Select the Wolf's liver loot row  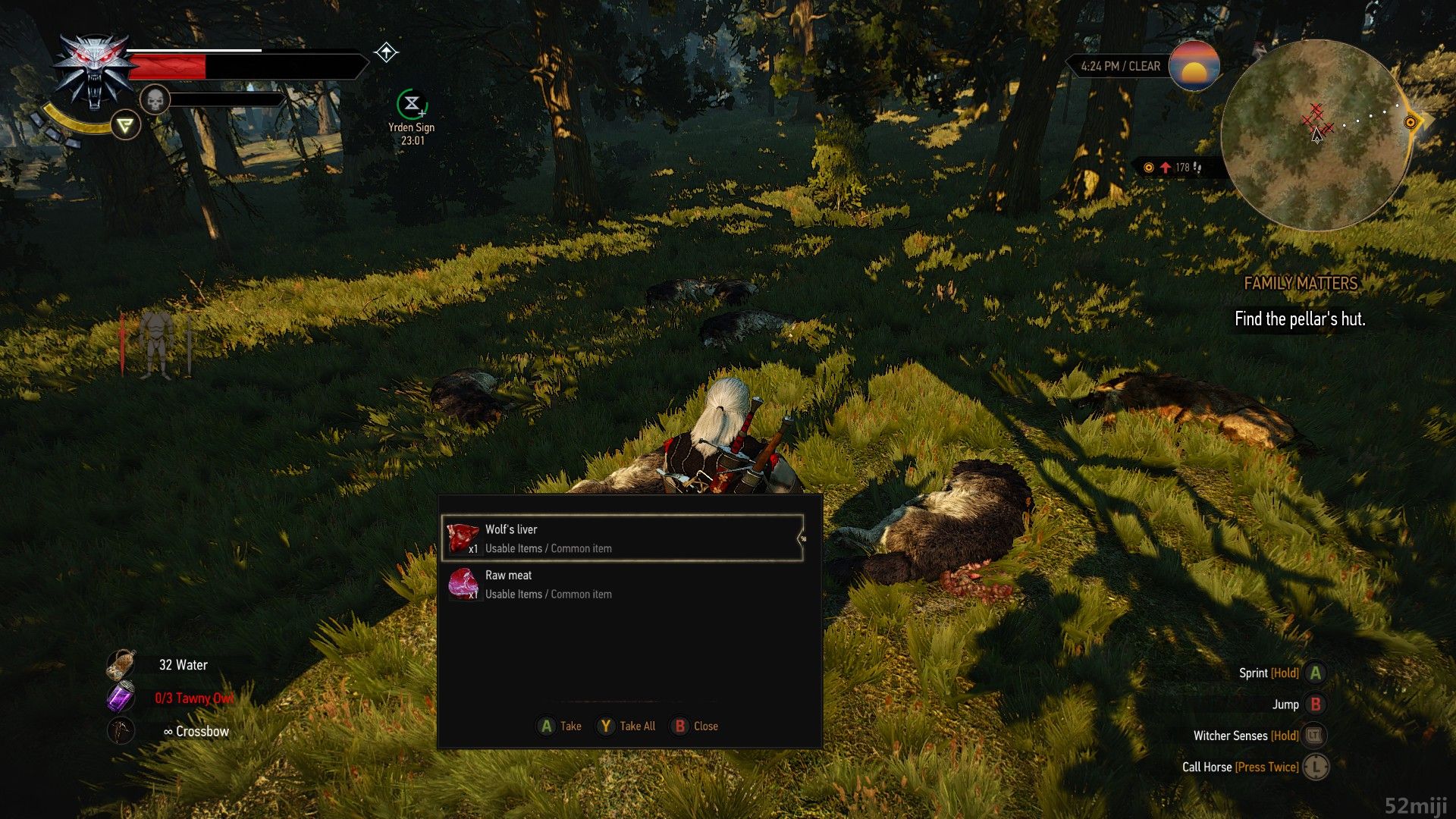622,538
